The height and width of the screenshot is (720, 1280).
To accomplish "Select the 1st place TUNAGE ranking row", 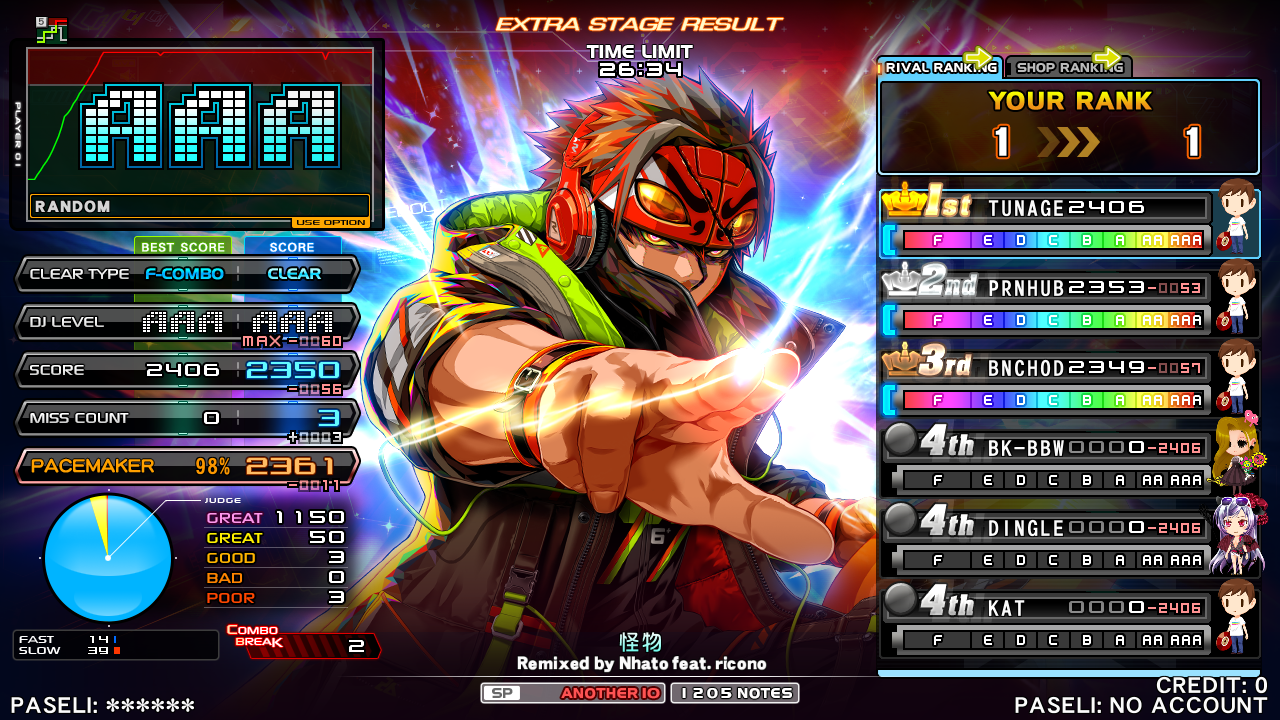I will click(1045, 224).
